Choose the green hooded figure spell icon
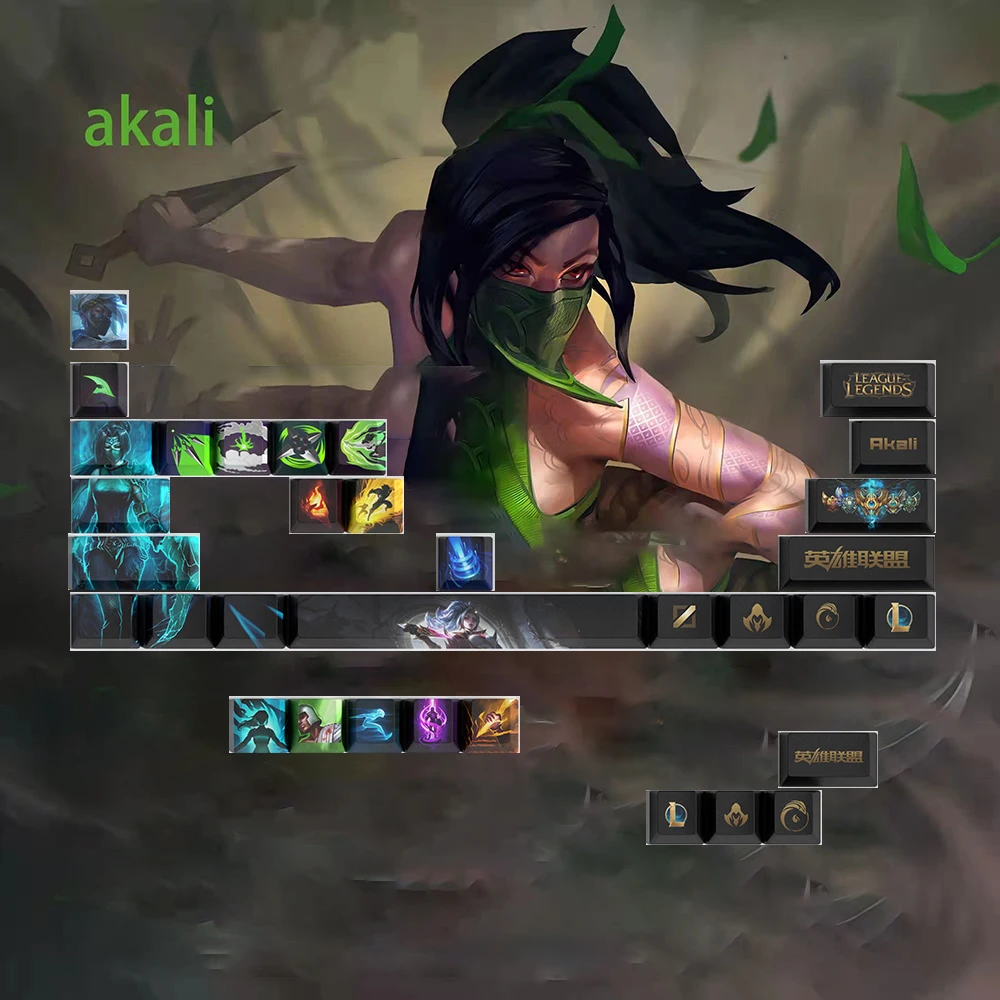The width and height of the screenshot is (1000, 1000). pos(316,725)
